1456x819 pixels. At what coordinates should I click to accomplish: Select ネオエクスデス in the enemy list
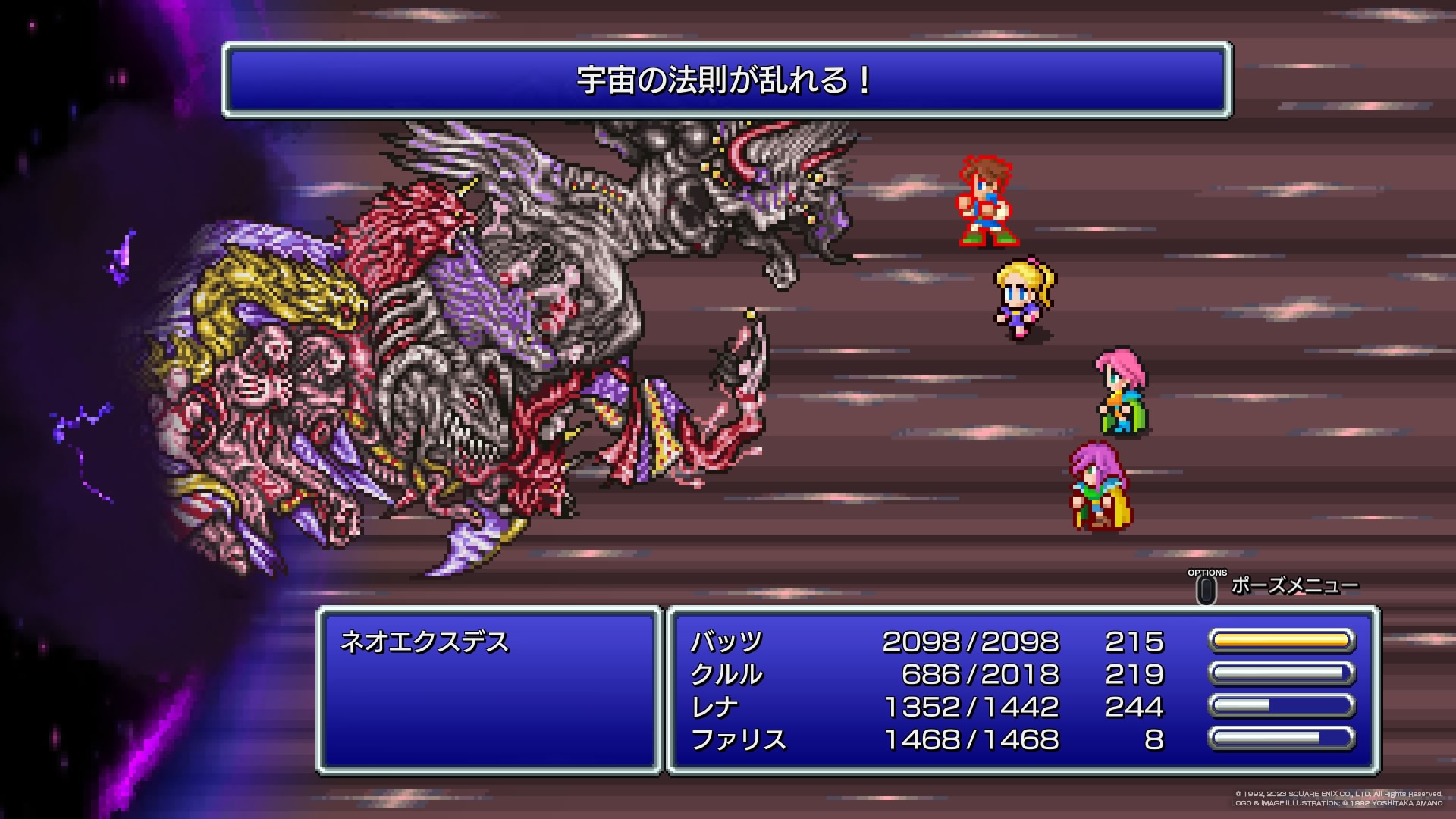425,642
